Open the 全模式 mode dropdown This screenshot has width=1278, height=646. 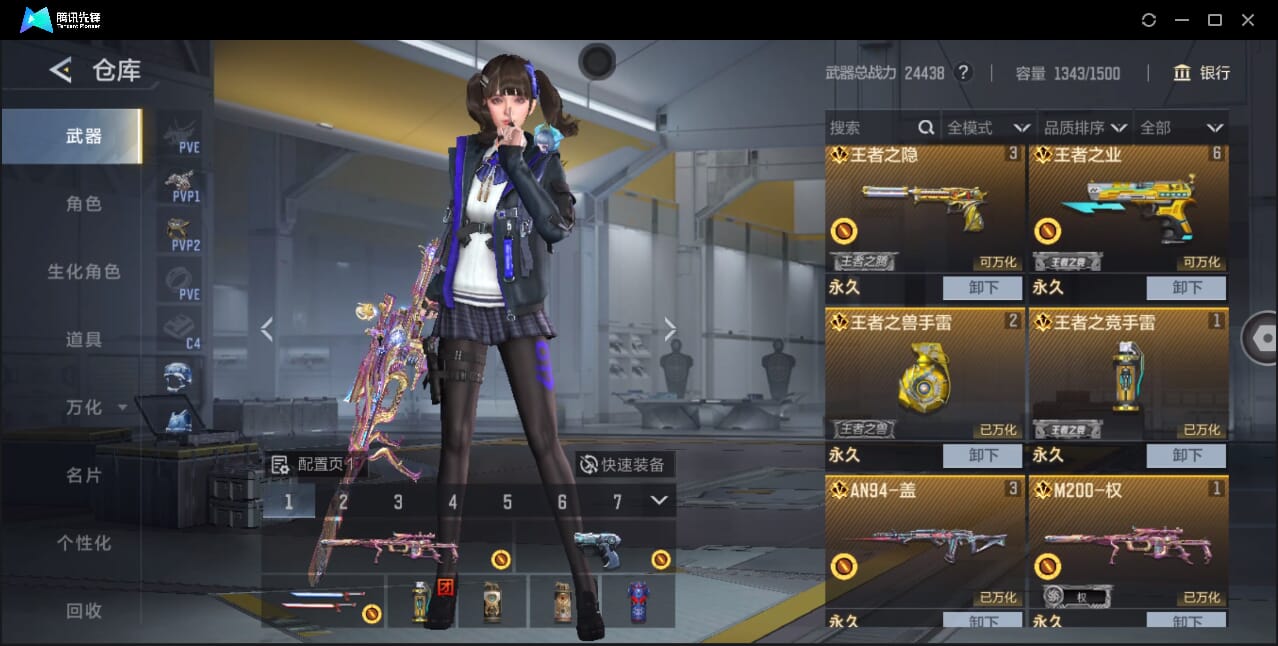pyautogui.click(x=988, y=127)
